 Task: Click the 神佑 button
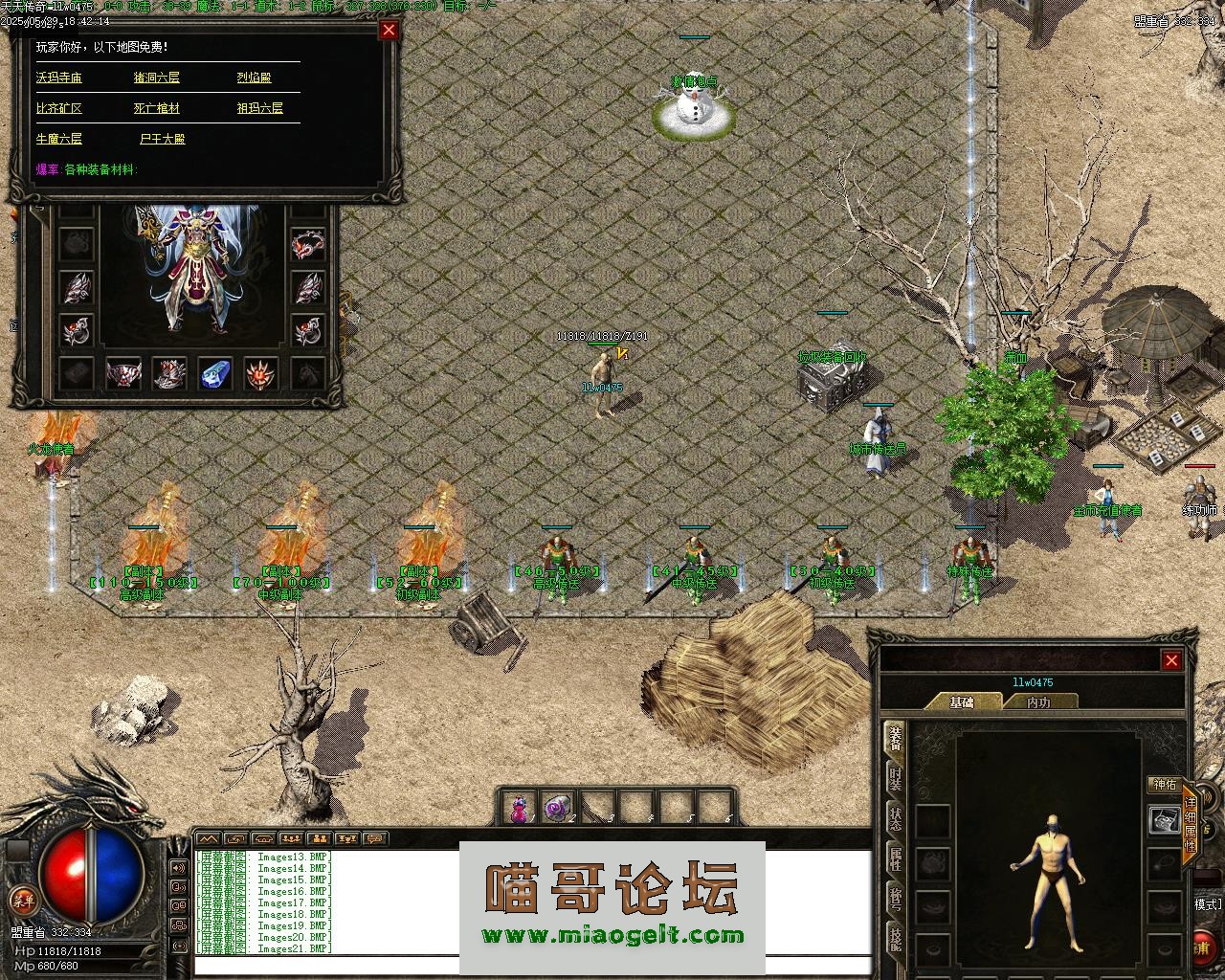1165,784
